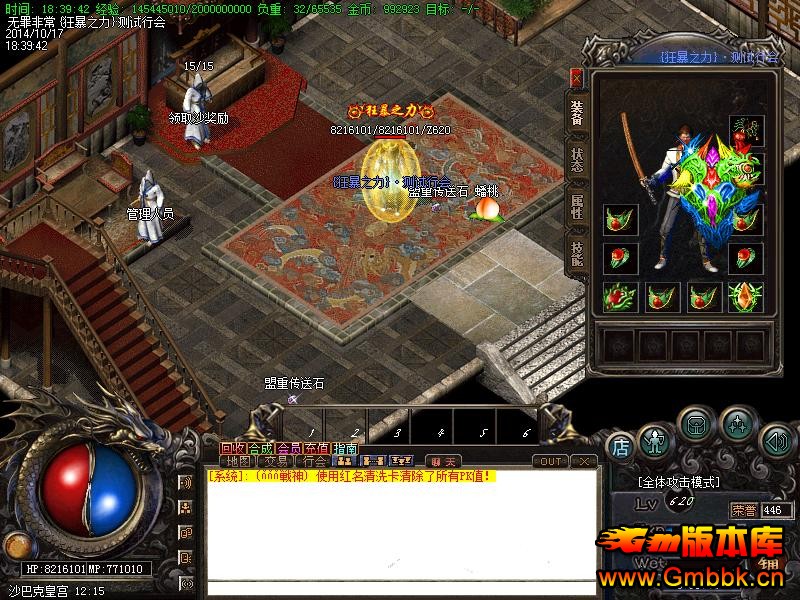
Task: Click the OUT button
Action: [549, 461]
